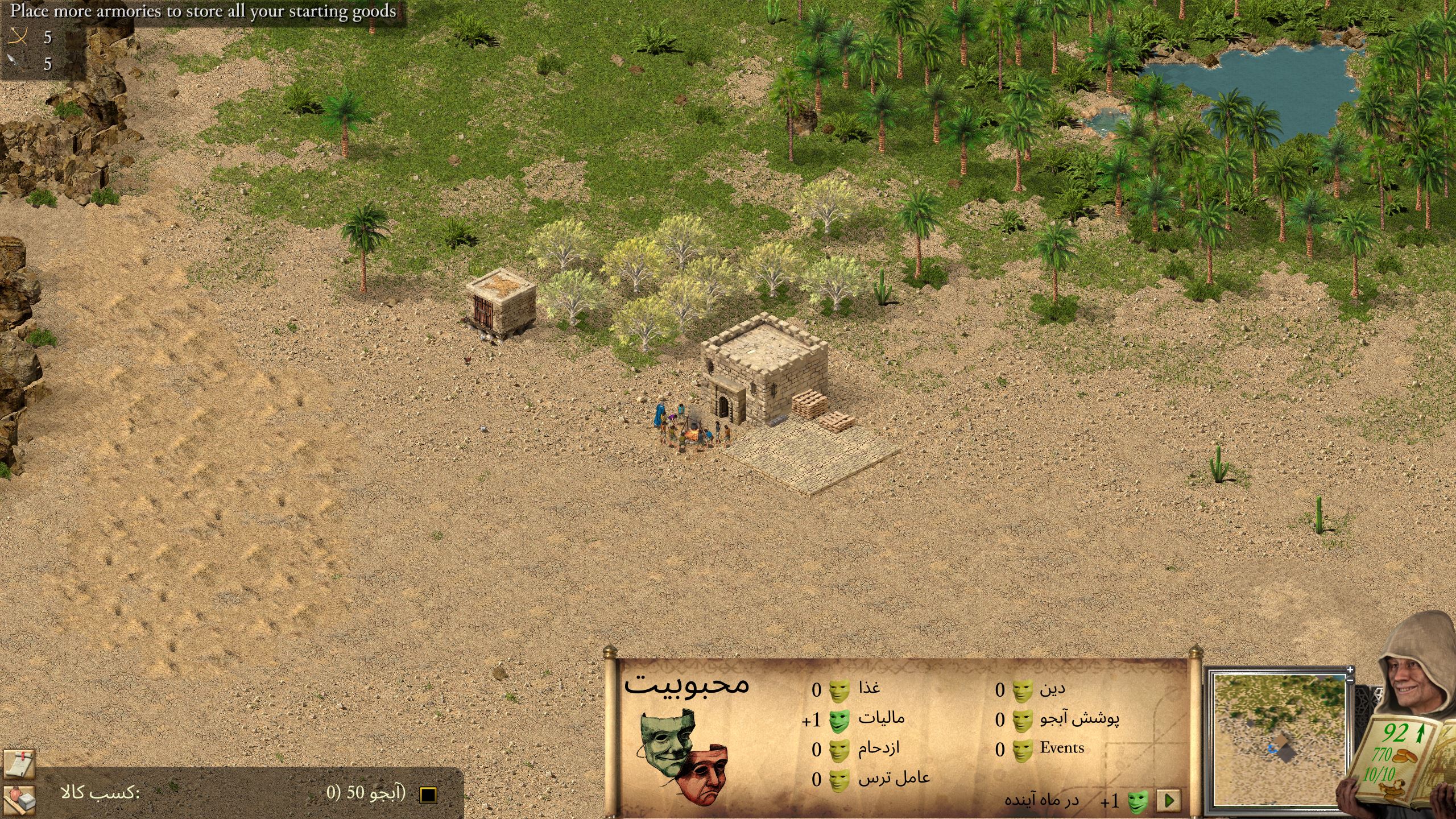1456x819 pixels.
Task: Tick the beer goods objective checkbox
Action: pyautogui.click(x=428, y=795)
